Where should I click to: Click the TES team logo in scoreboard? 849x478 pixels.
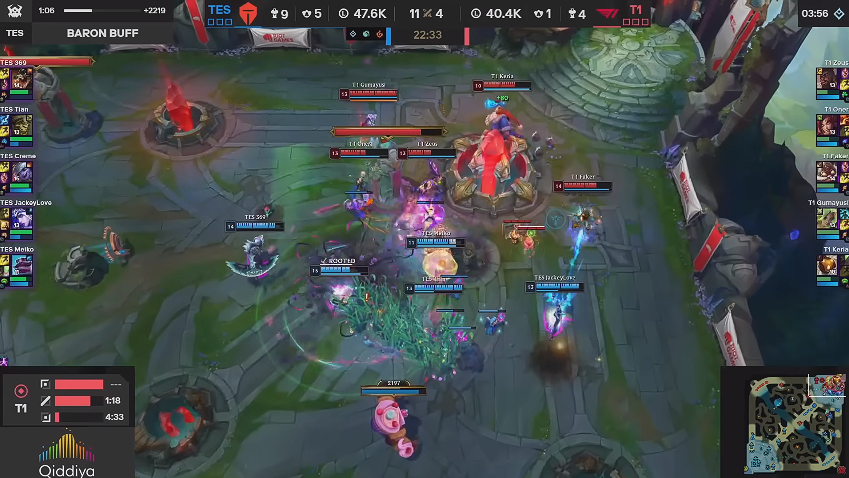coord(248,14)
